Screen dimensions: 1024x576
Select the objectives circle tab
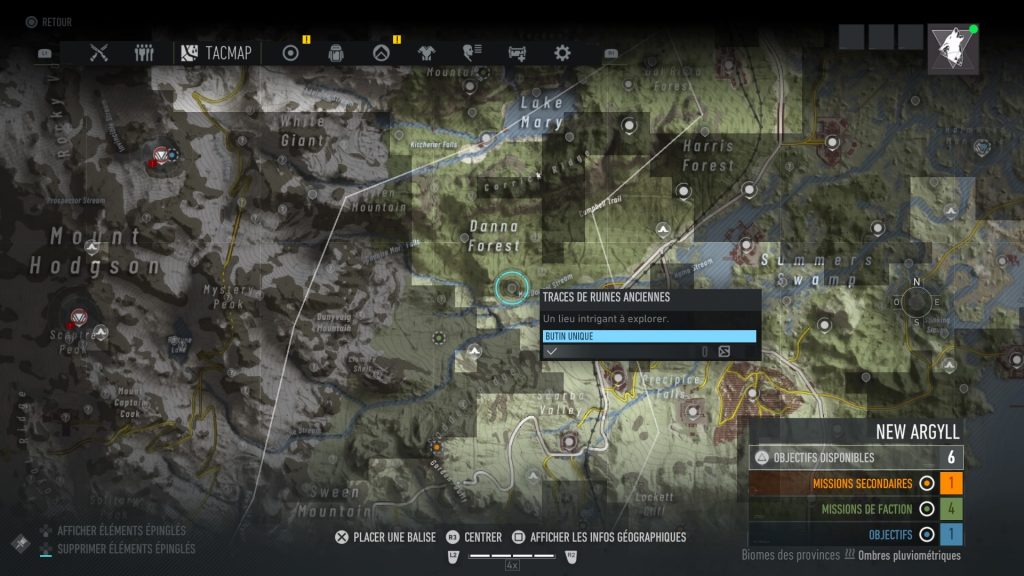click(291, 53)
